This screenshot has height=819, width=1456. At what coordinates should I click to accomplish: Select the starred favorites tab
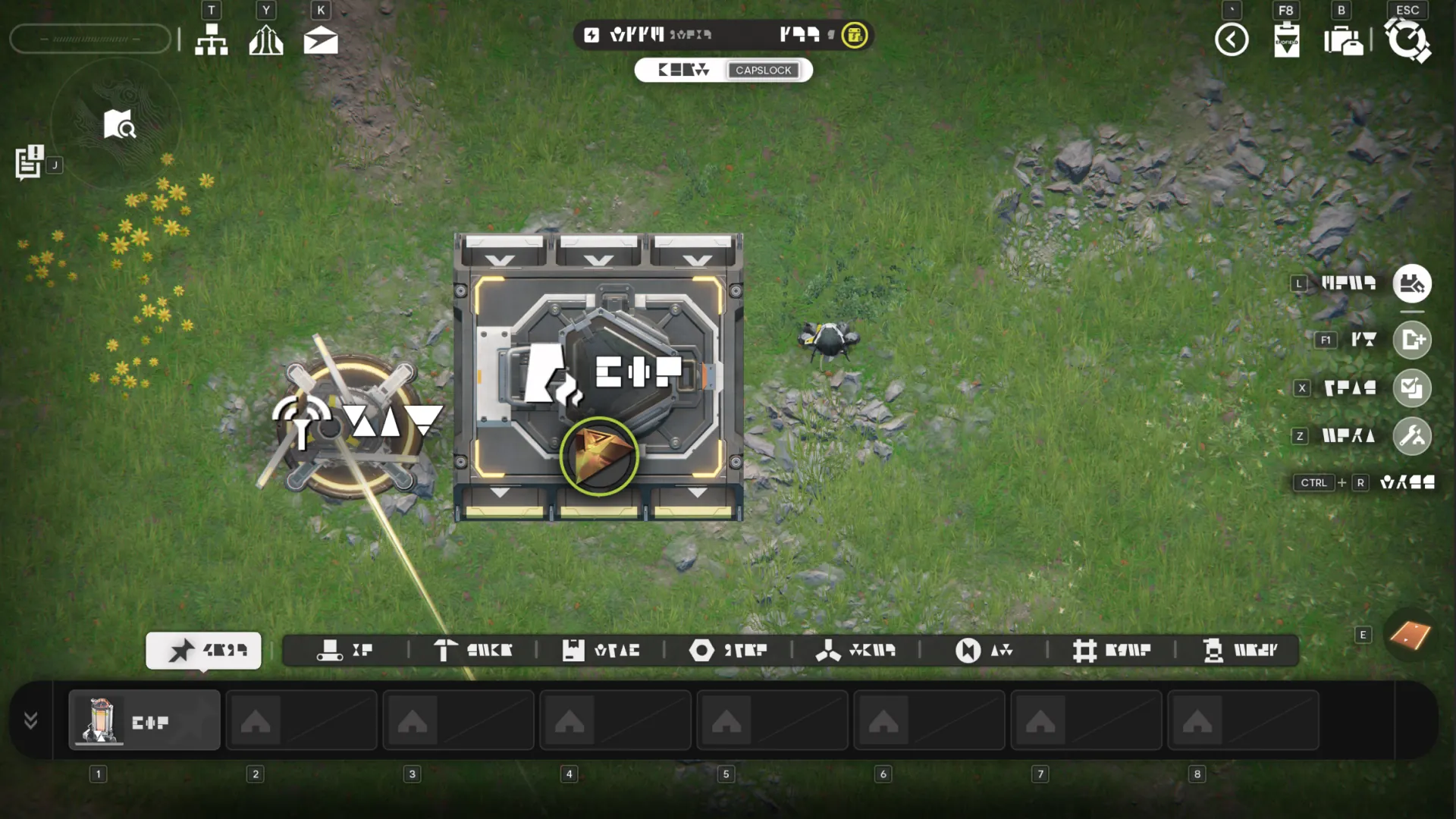point(203,651)
